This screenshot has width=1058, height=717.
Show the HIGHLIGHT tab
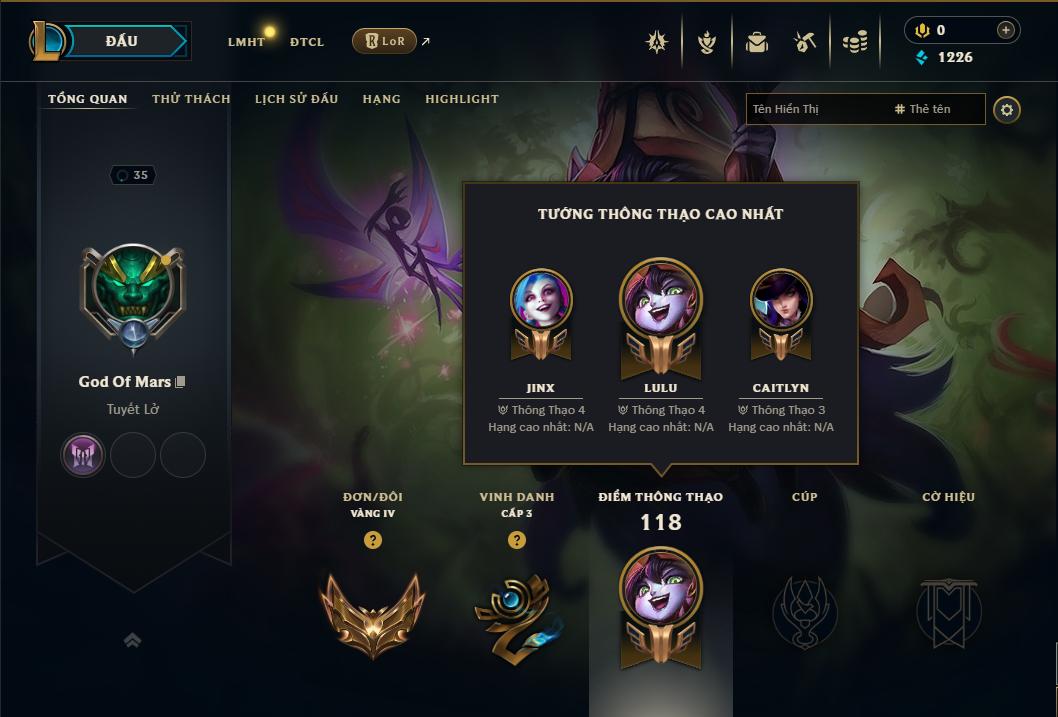click(461, 99)
